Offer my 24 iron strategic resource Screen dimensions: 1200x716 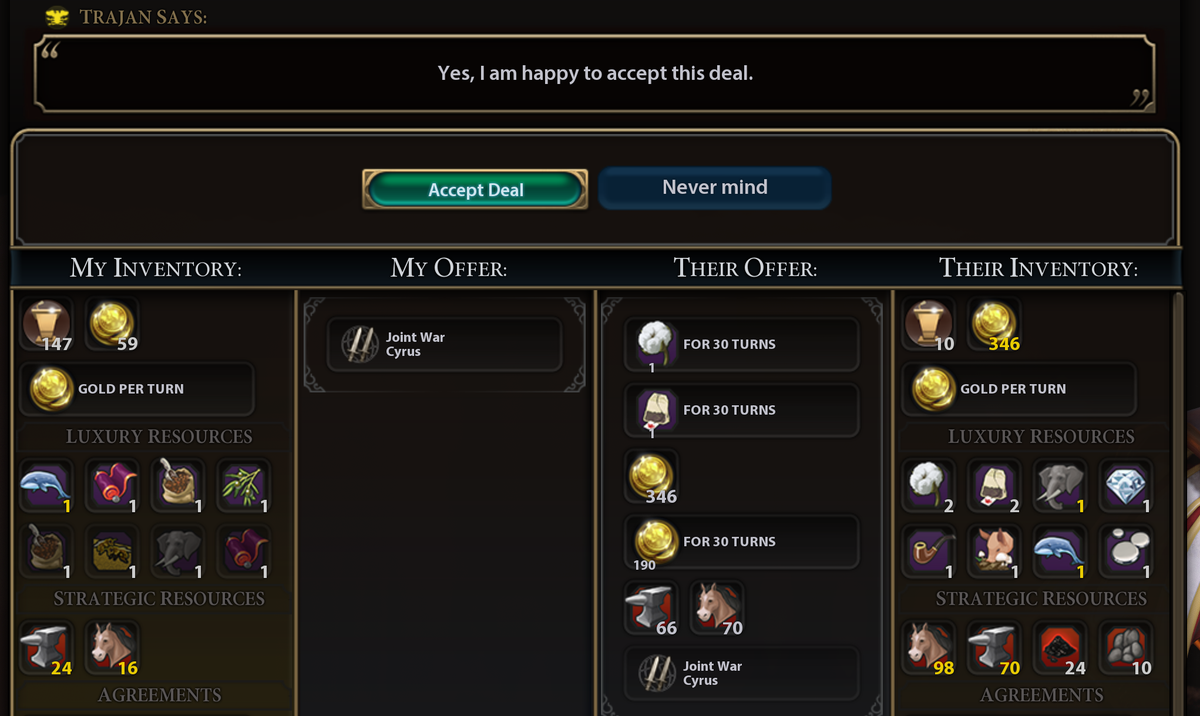(47, 647)
